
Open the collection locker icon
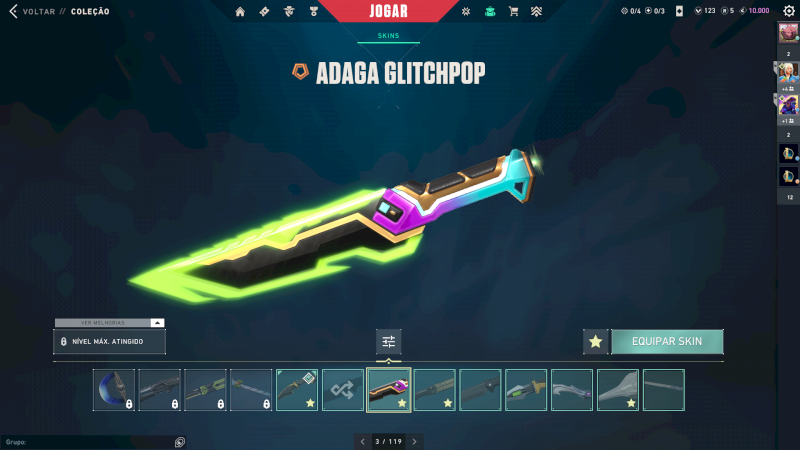(x=489, y=11)
